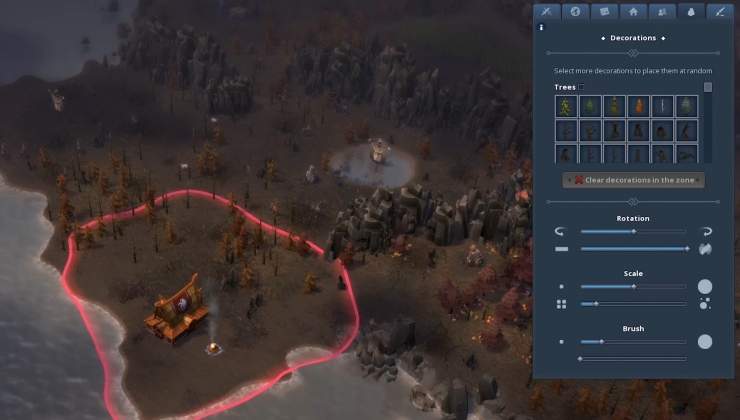Click the decorations list scrollbar
Image resolution: width=740 pixels, height=420 pixels.
click(x=708, y=88)
